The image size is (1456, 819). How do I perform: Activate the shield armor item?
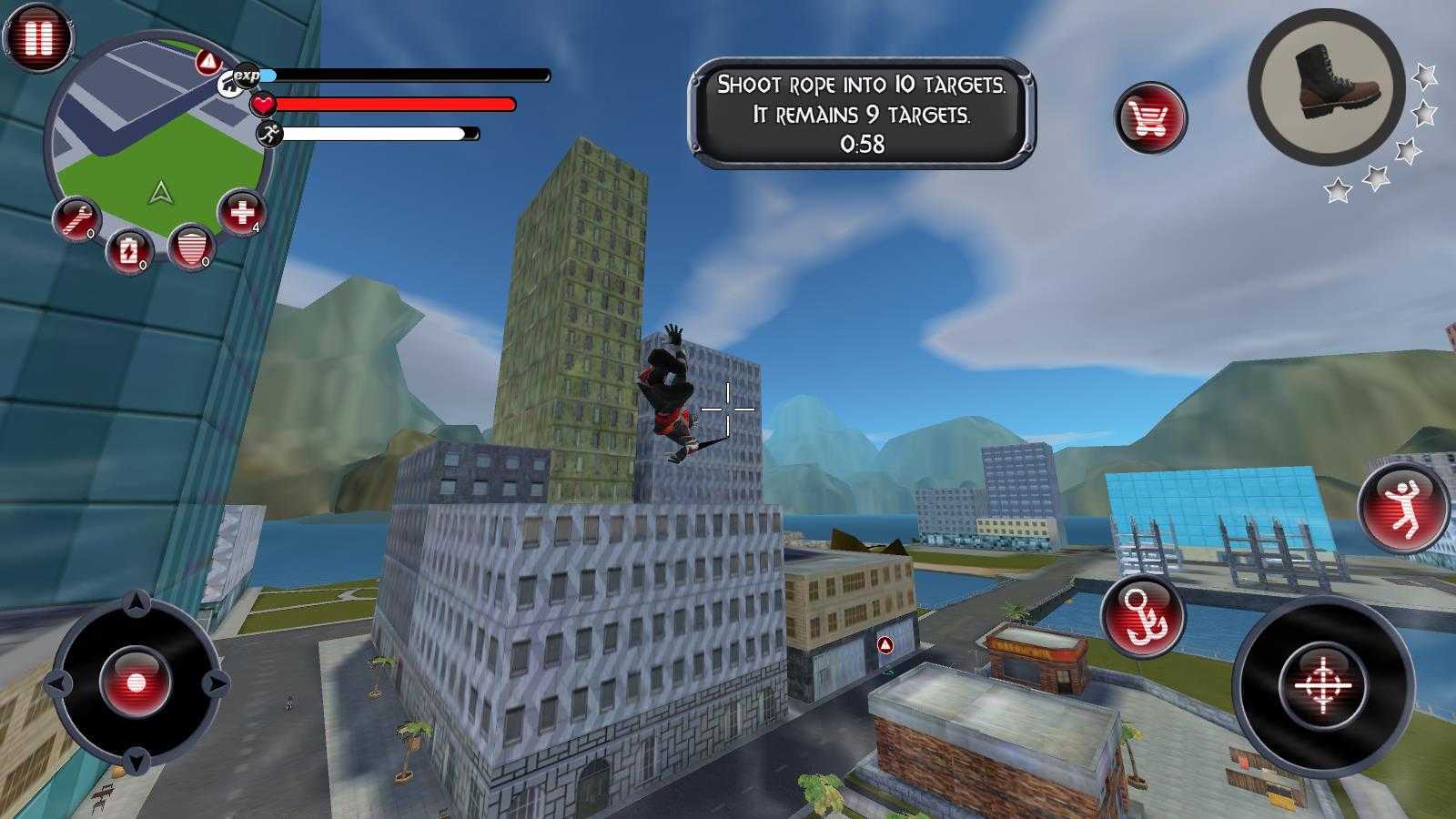point(190,246)
